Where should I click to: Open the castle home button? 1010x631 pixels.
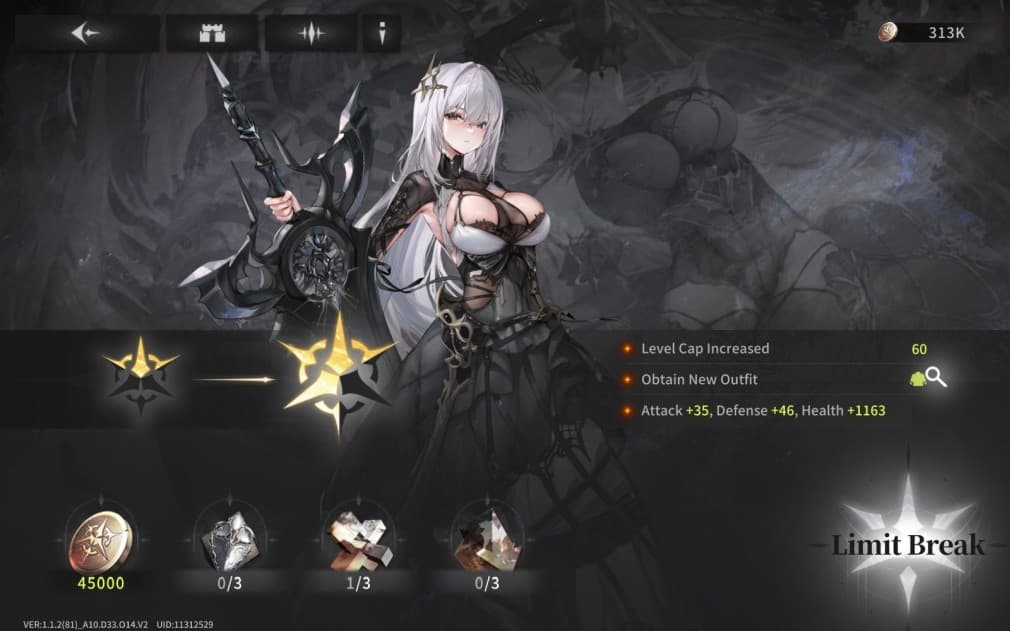210,33
